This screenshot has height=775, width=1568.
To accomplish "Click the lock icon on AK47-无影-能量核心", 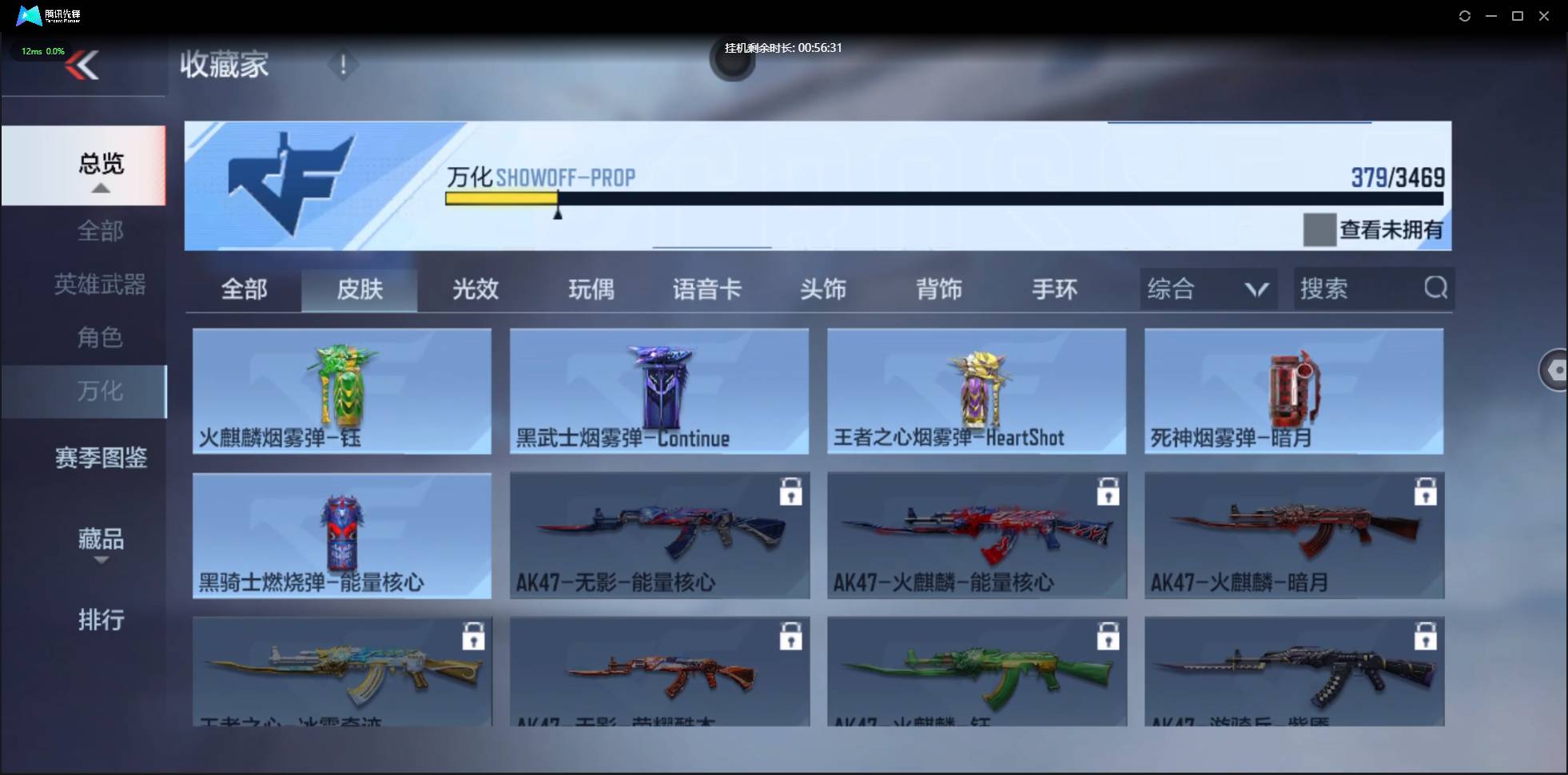I will tap(790, 492).
